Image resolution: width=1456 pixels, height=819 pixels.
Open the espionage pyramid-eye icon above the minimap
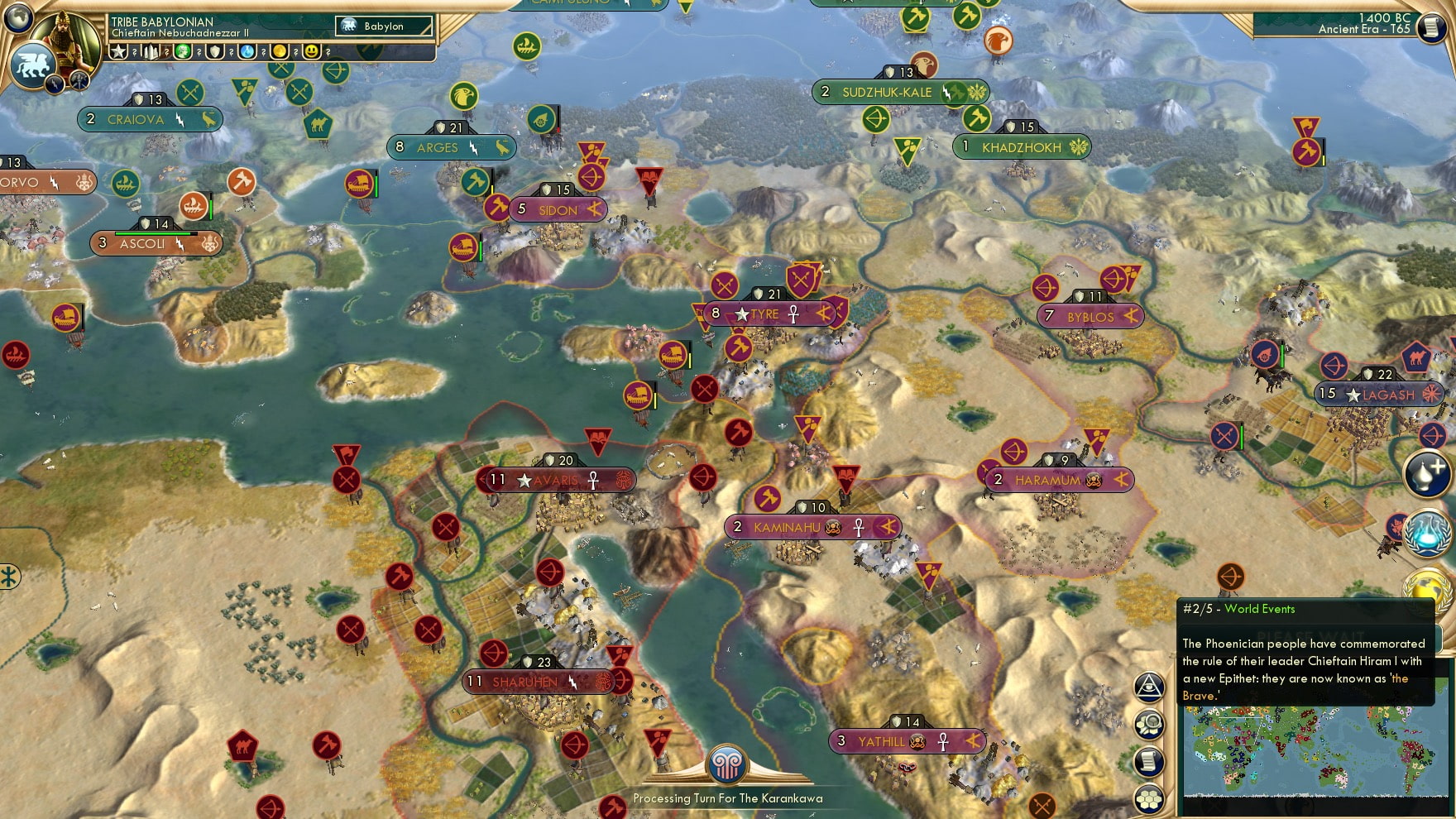tap(1148, 687)
